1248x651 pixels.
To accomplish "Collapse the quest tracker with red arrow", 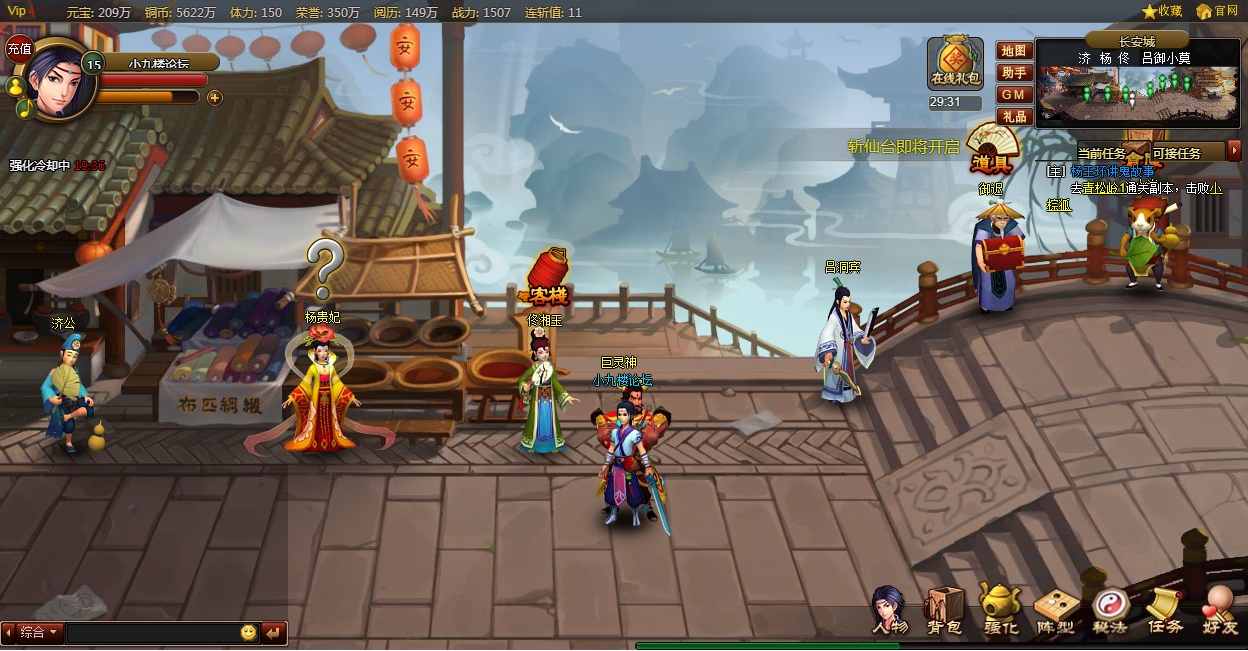I will pyautogui.click(x=1235, y=151).
